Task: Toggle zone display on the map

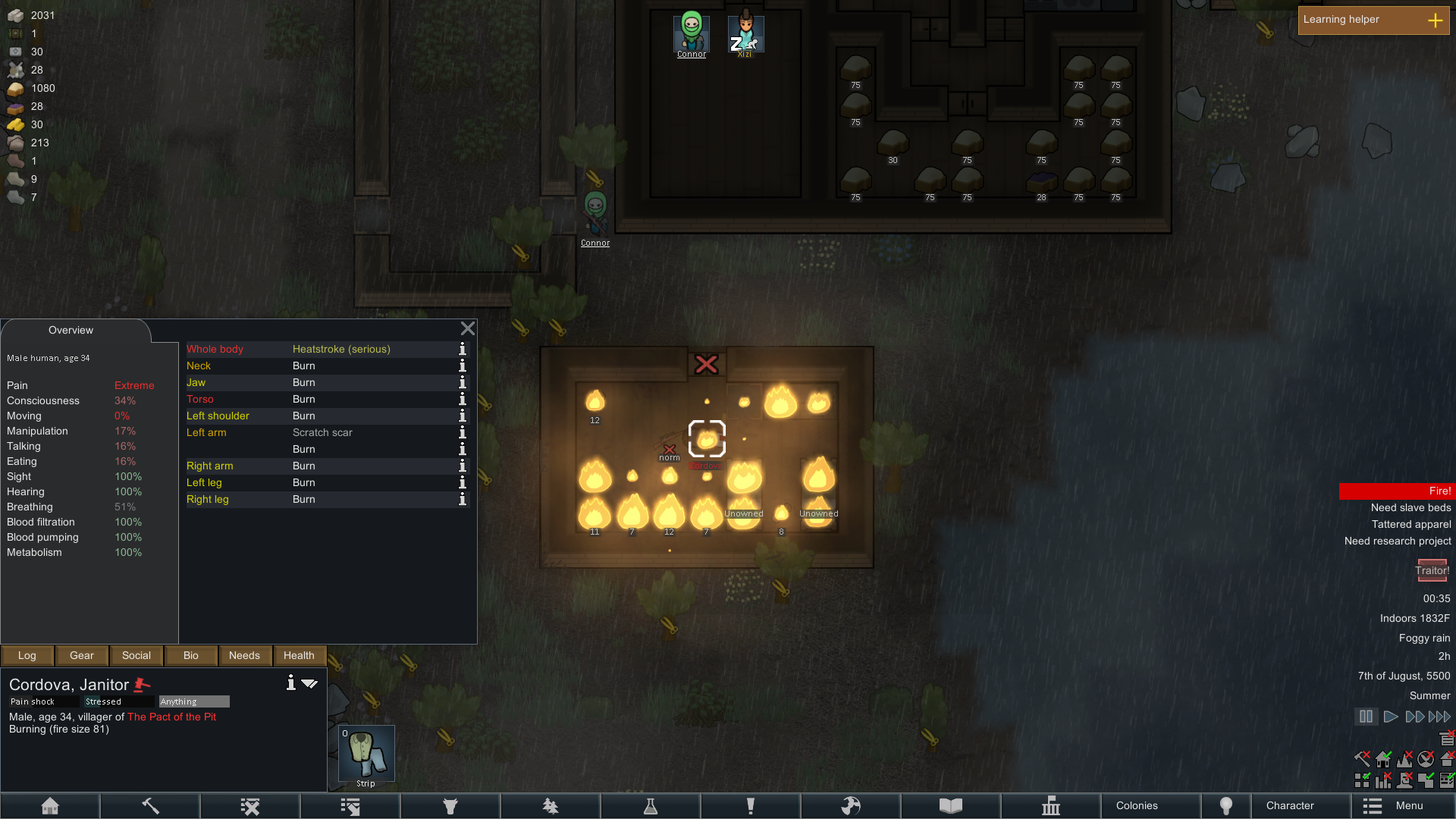Action: tap(1362, 779)
